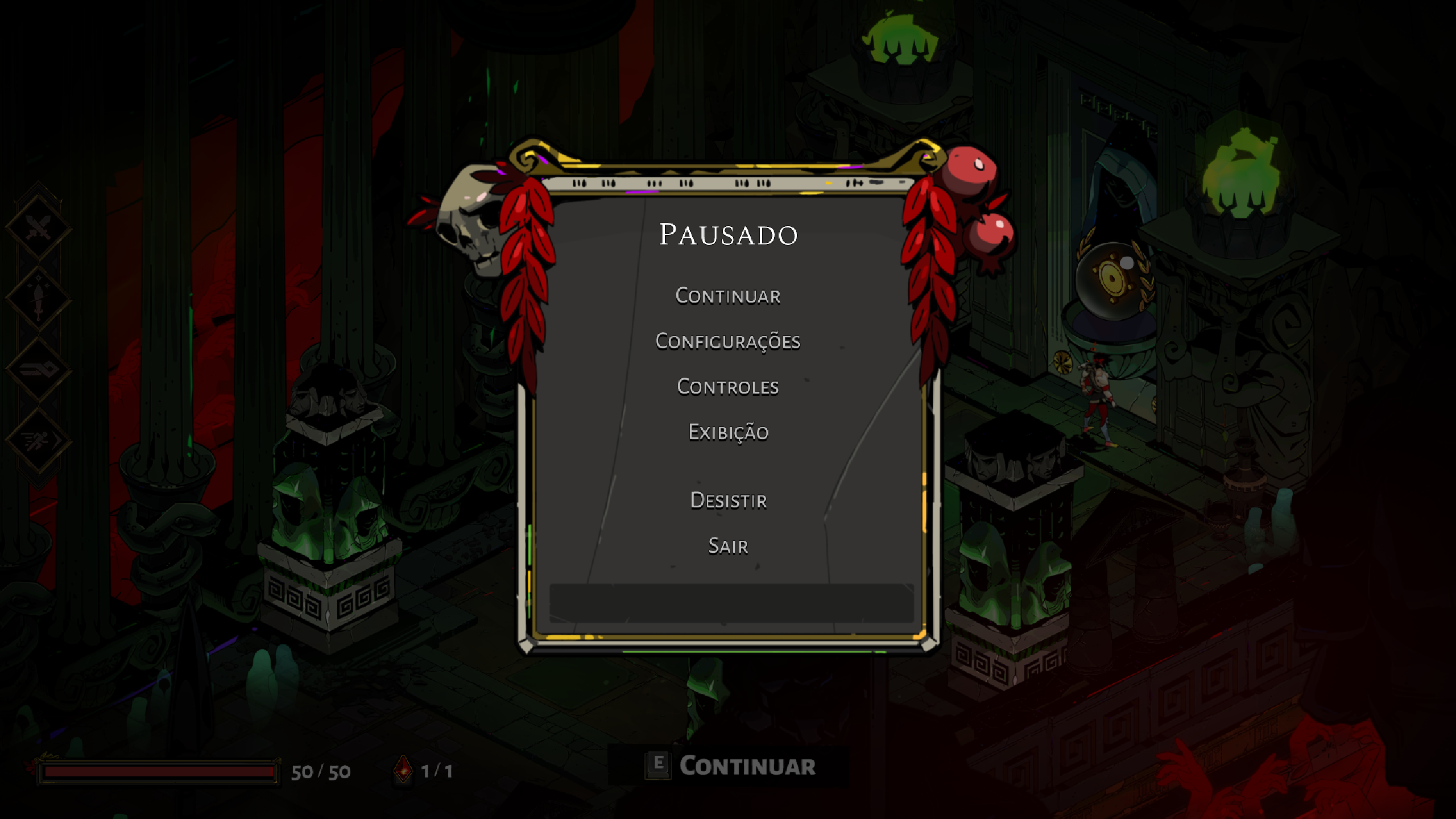
Task: Select the Exibição display option
Action: pos(728,432)
